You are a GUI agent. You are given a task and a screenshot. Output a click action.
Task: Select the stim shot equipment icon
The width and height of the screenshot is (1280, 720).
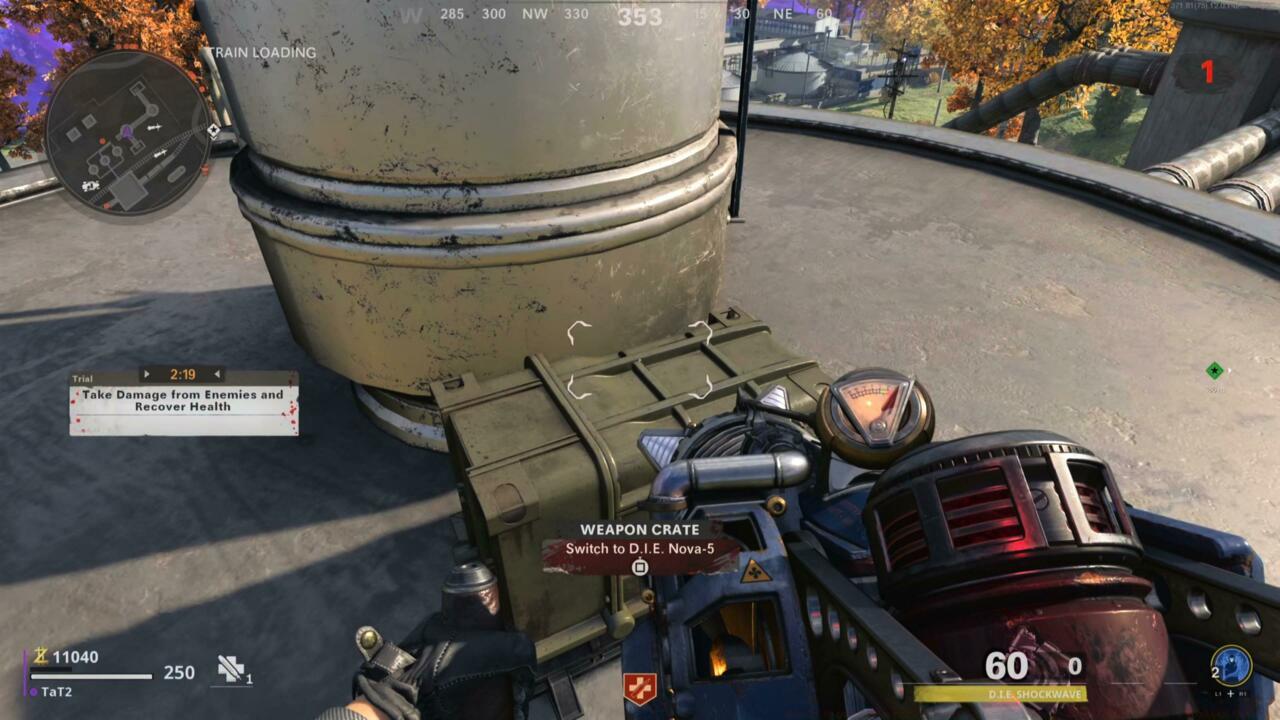click(232, 669)
